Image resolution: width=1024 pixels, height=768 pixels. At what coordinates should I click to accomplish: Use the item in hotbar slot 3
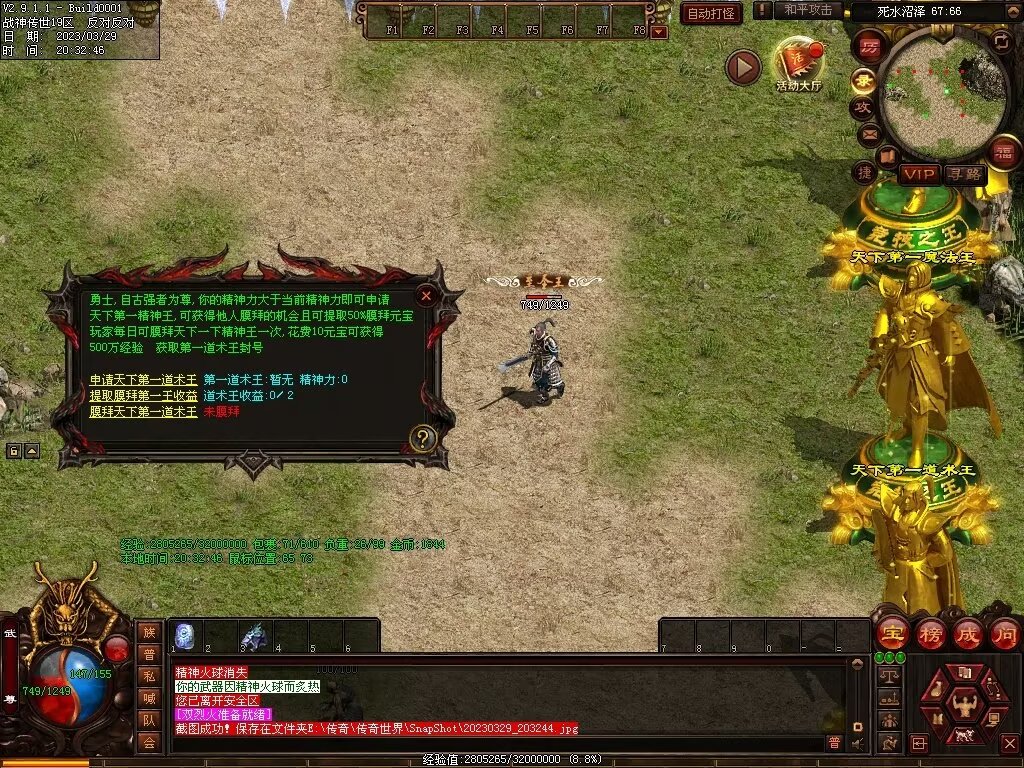click(x=255, y=636)
